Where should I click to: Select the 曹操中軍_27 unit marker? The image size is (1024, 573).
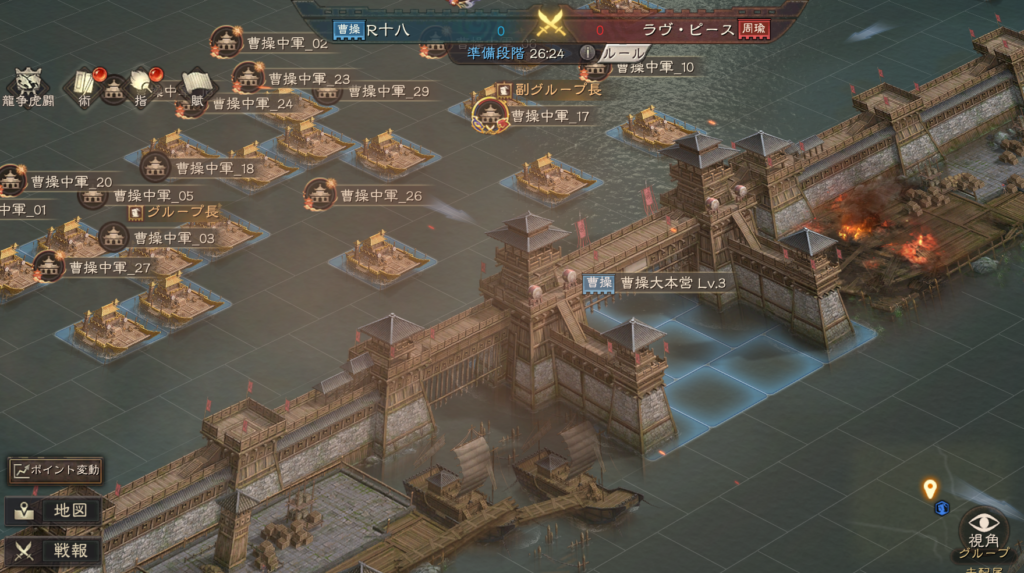click(49, 266)
